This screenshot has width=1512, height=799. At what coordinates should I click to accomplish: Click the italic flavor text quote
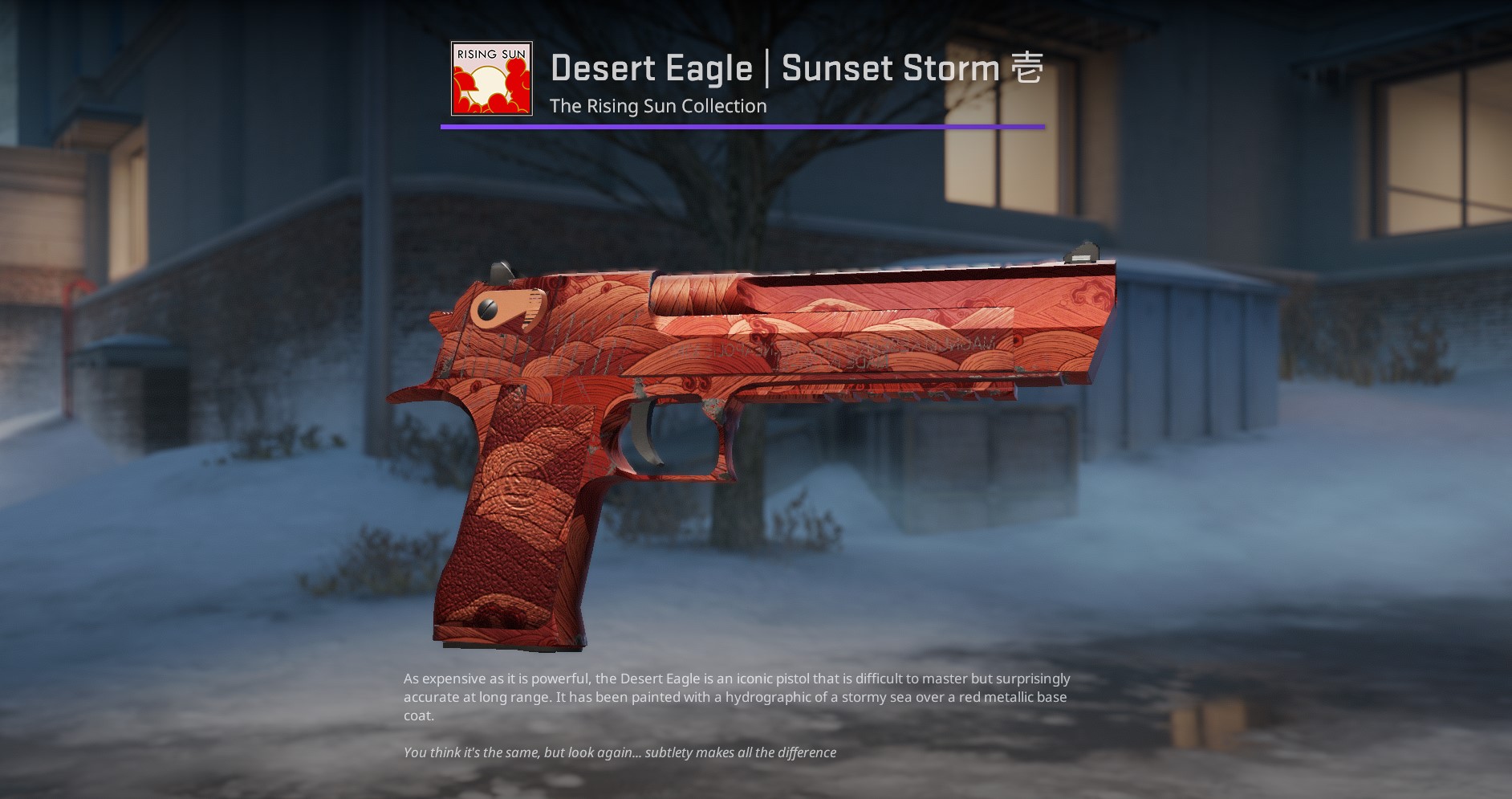point(620,753)
